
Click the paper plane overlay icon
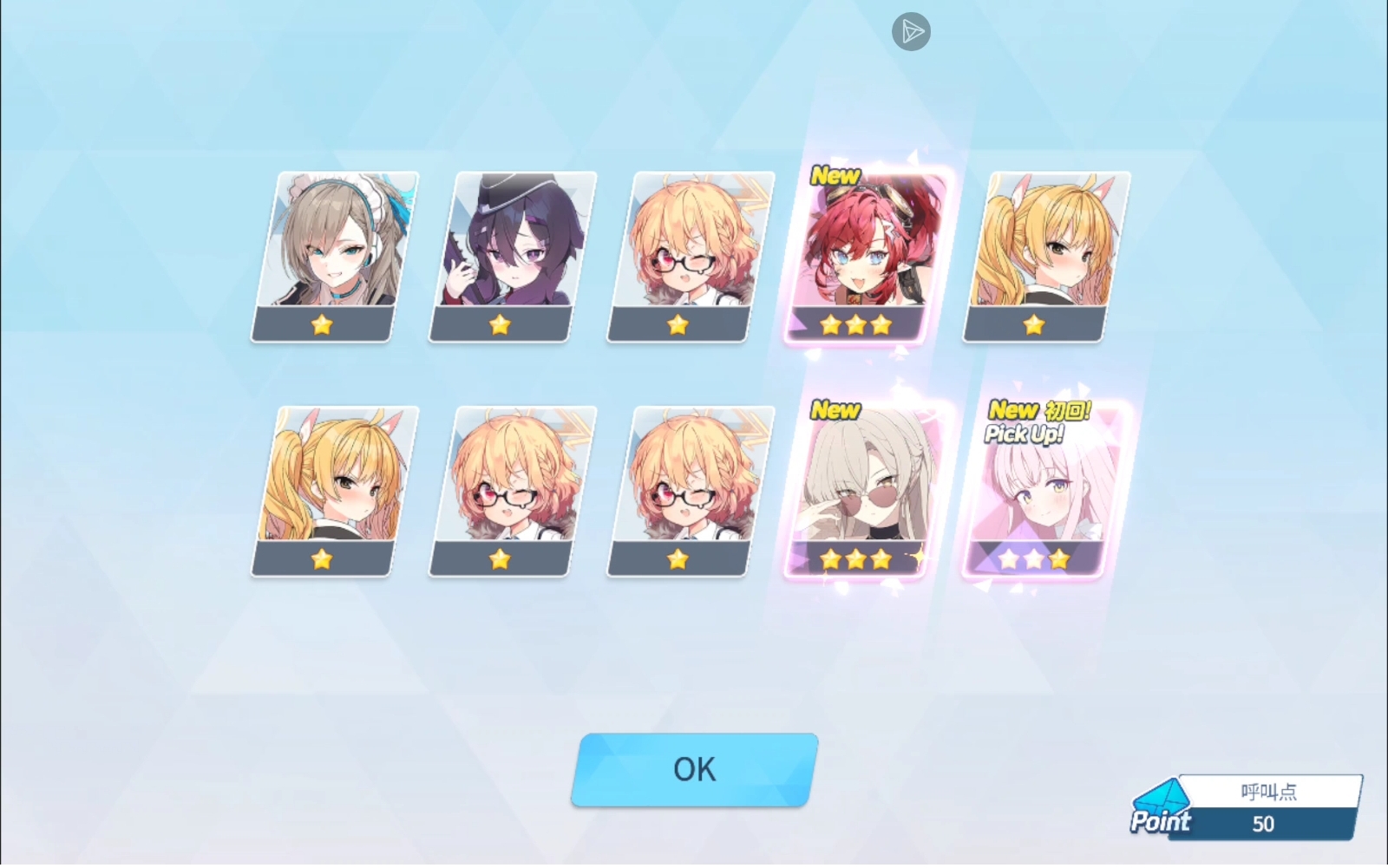tap(911, 32)
